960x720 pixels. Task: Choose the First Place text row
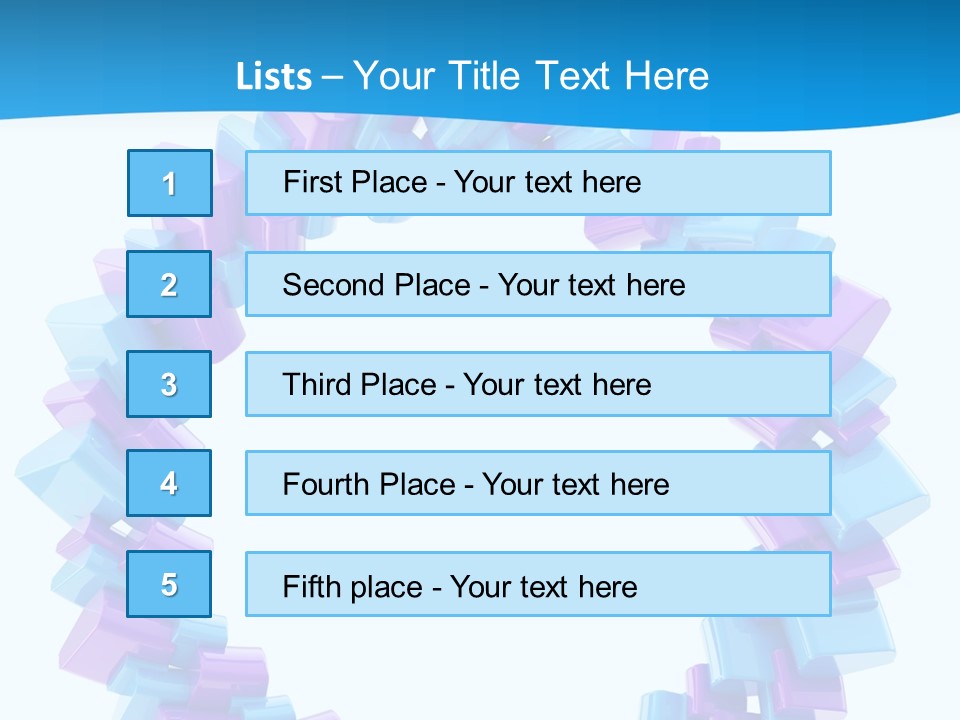coord(538,183)
